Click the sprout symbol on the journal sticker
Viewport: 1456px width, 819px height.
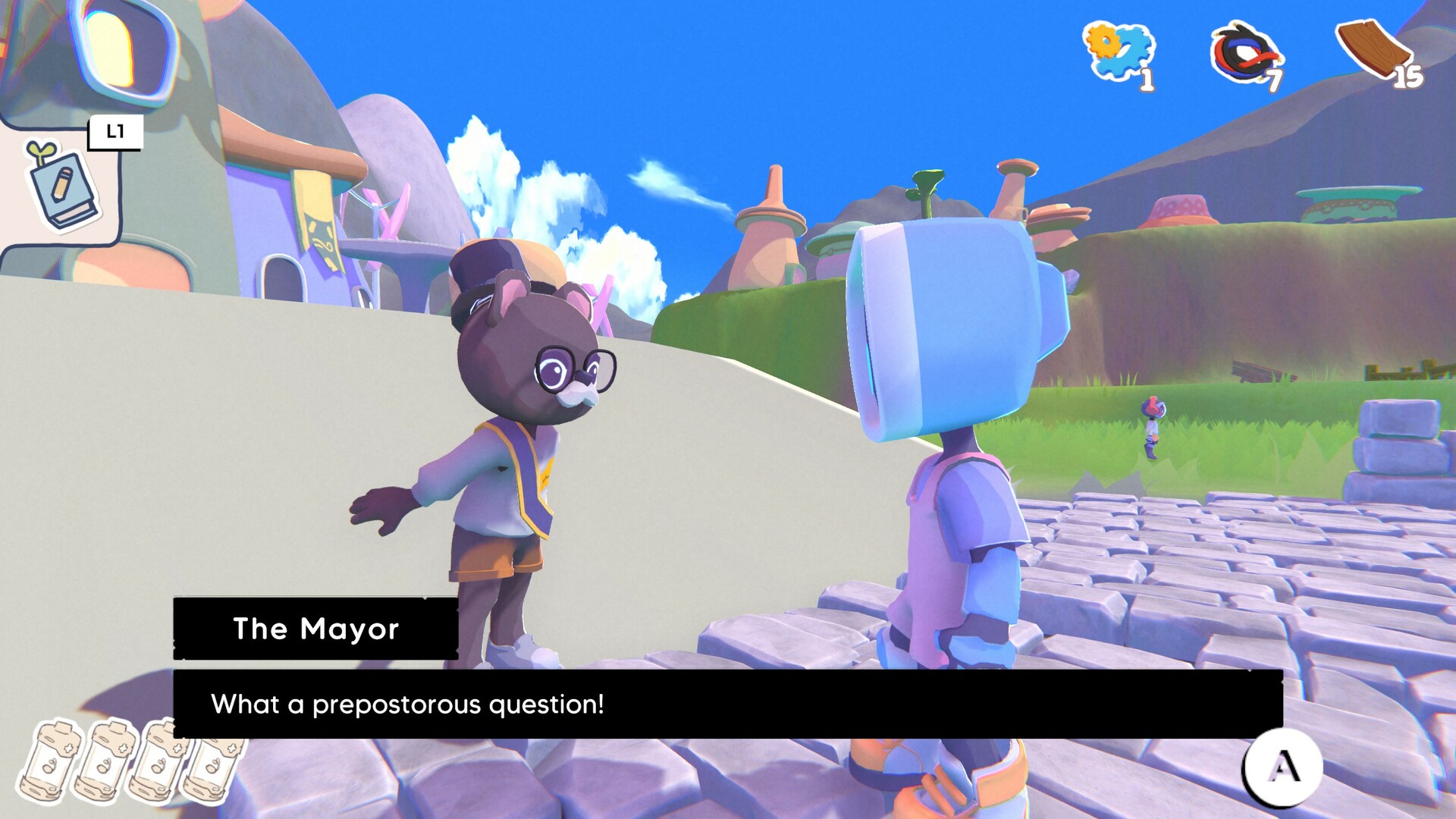[39, 149]
